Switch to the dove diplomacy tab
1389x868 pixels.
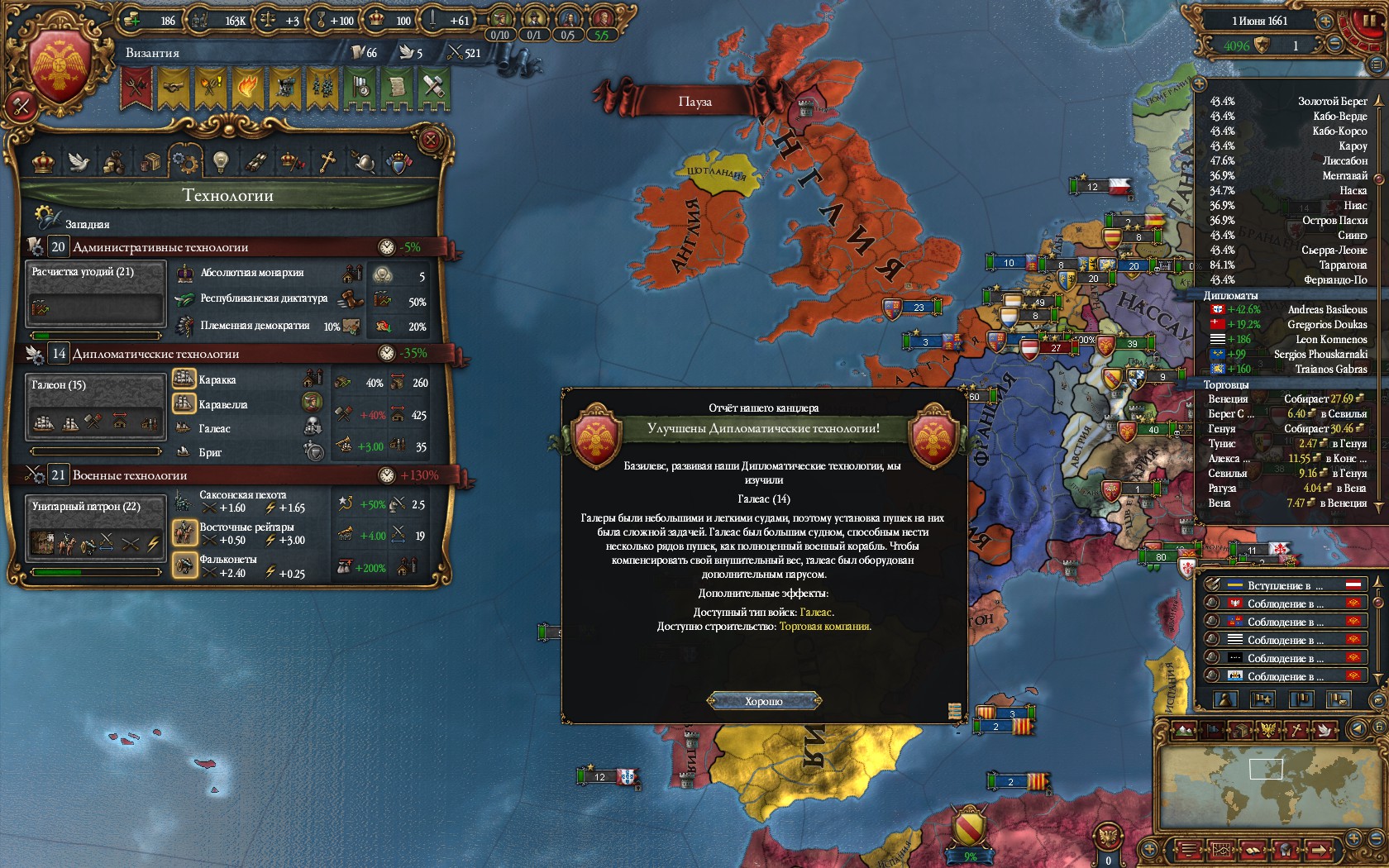[x=79, y=161]
